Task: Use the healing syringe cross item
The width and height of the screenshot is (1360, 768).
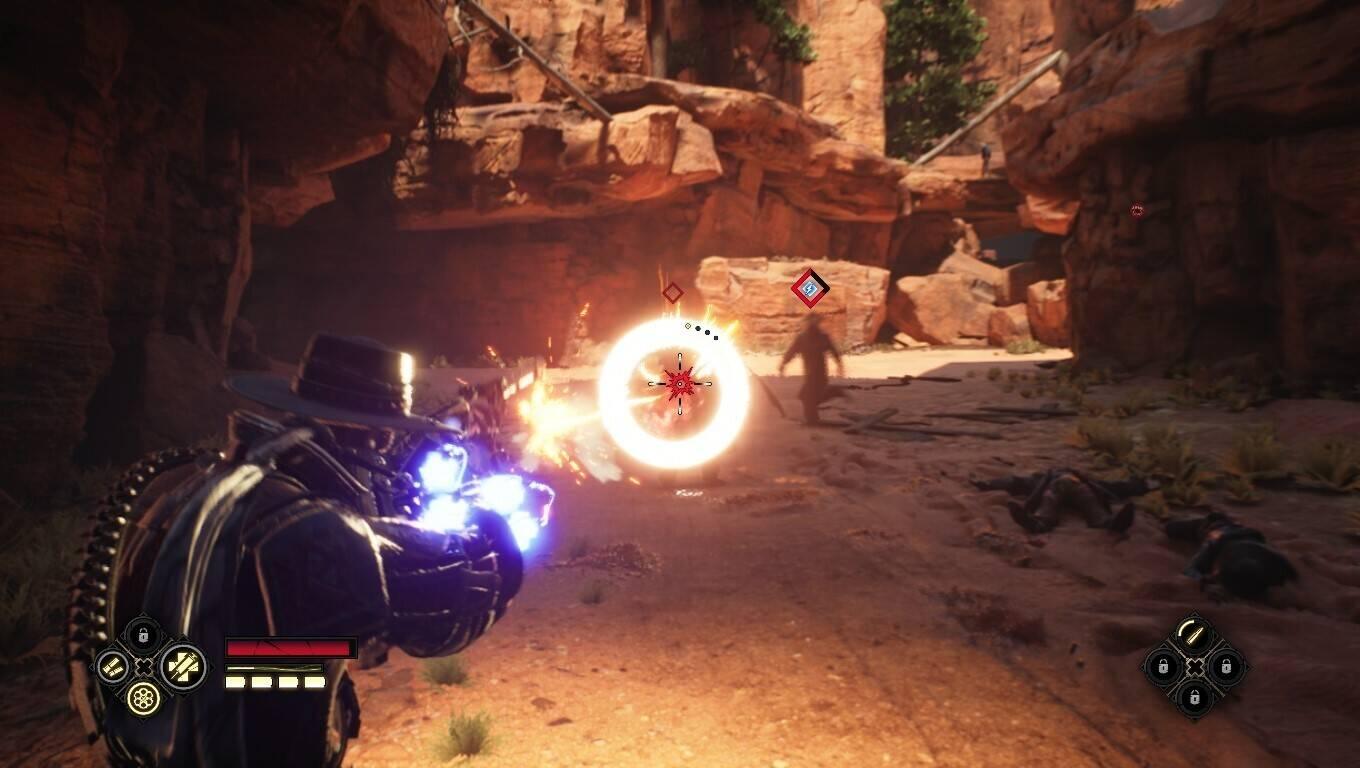Action: (182, 666)
